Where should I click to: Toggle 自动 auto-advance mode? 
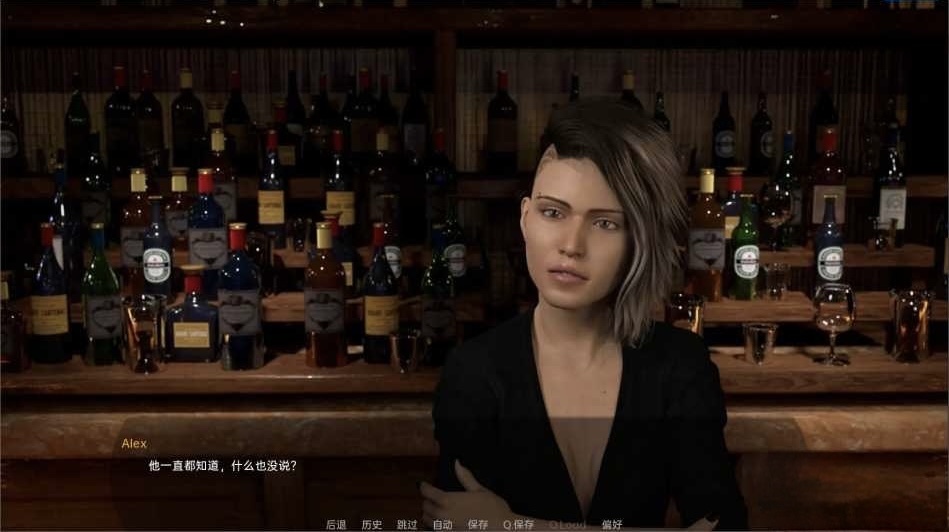tap(442, 524)
